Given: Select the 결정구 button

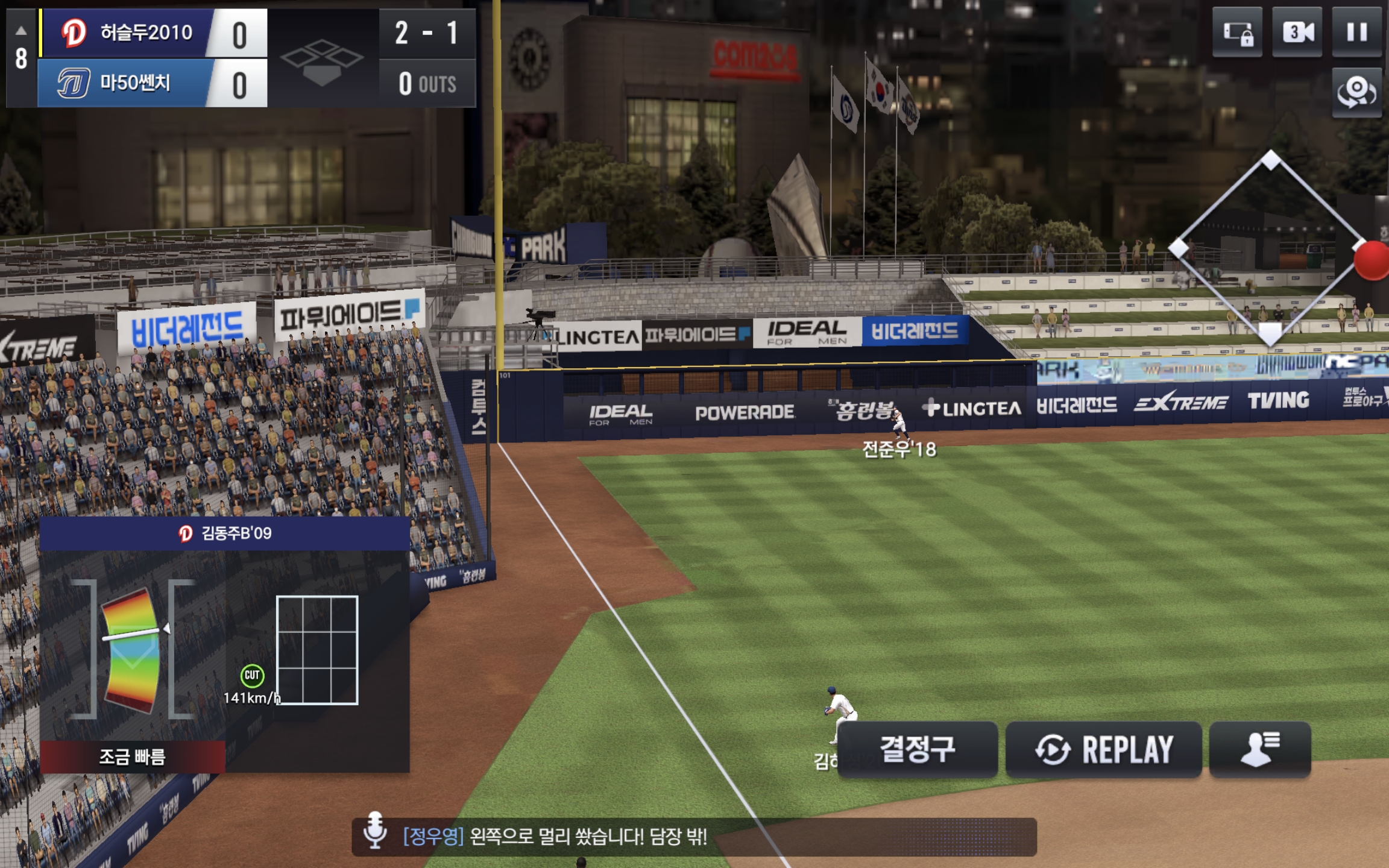Looking at the screenshot, I should [917, 749].
